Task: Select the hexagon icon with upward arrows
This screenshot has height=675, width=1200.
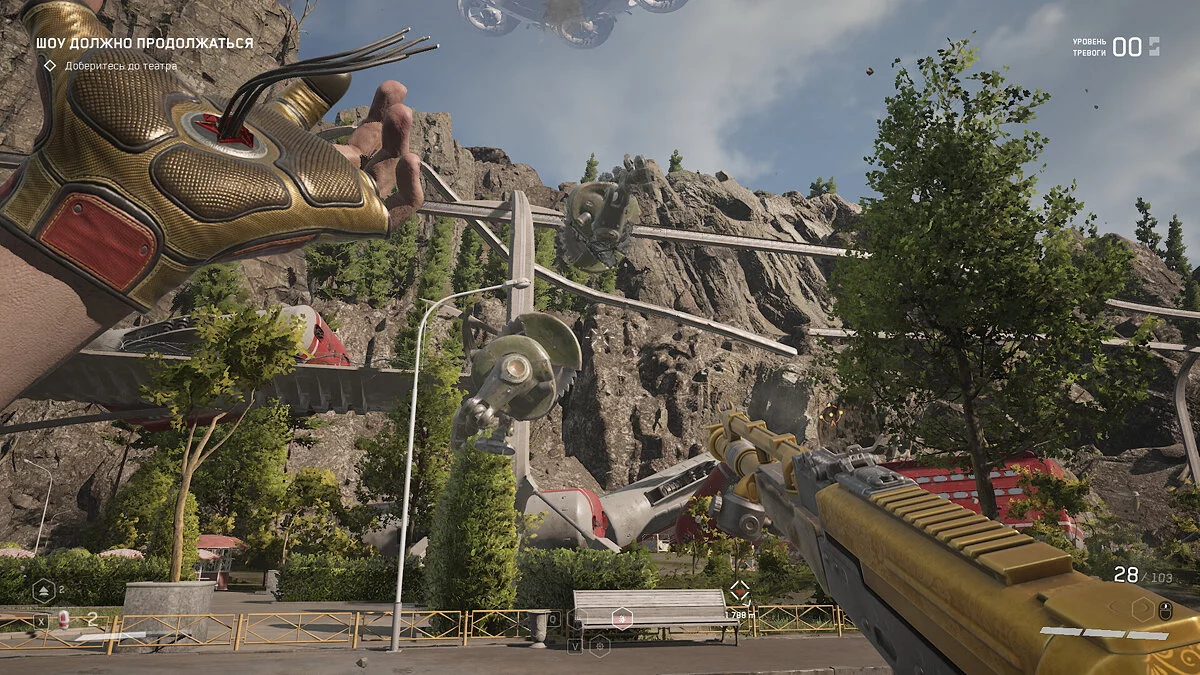Action: (x=43, y=590)
